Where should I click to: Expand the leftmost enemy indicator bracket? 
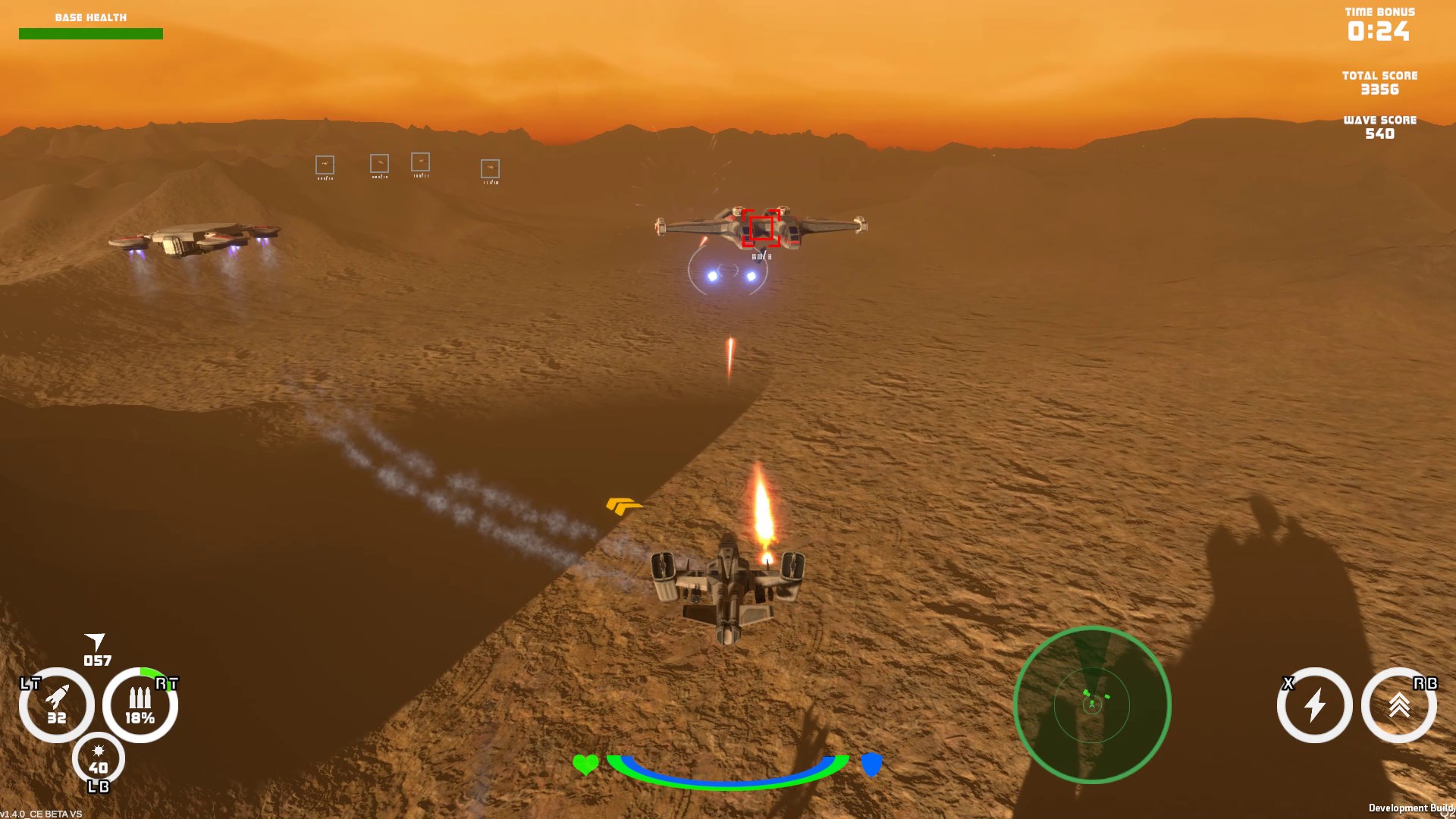point(323,165)
